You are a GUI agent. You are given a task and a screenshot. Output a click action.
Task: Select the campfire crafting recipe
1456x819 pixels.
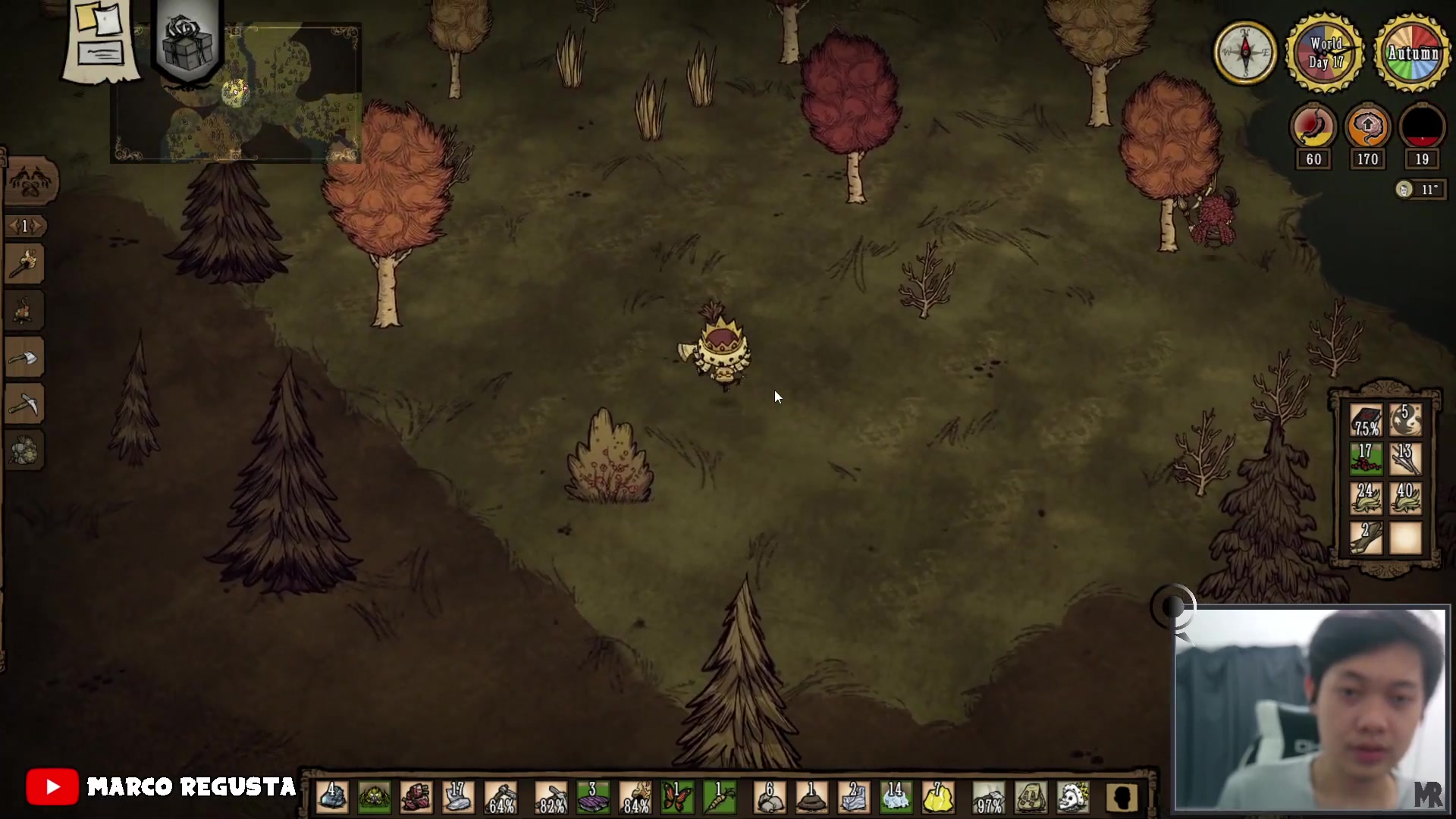point(25,311)
